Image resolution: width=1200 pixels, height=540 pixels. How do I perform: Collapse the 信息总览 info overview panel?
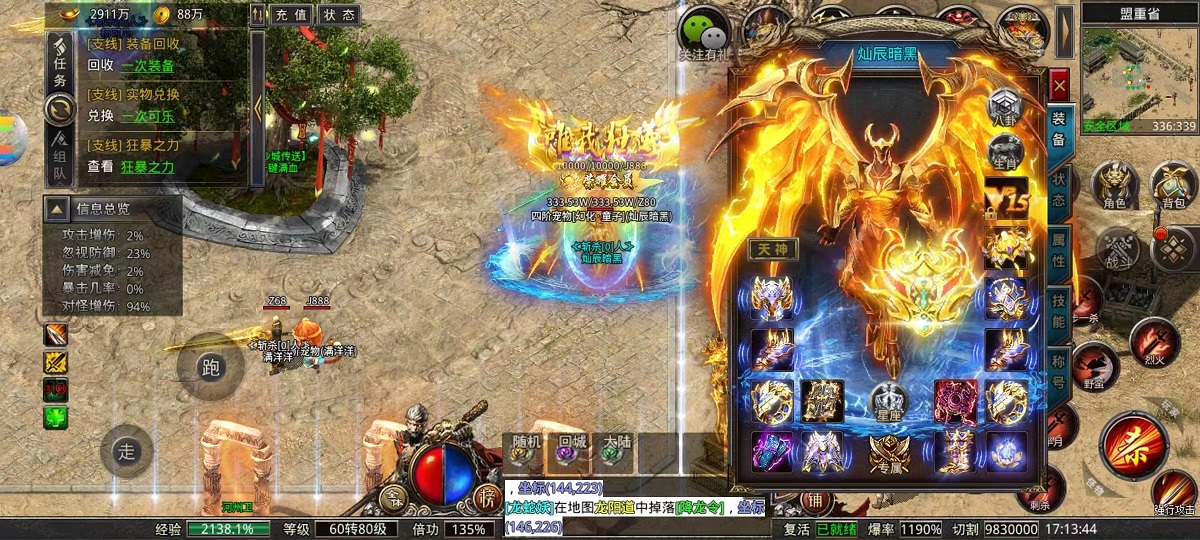pos(58,209)
